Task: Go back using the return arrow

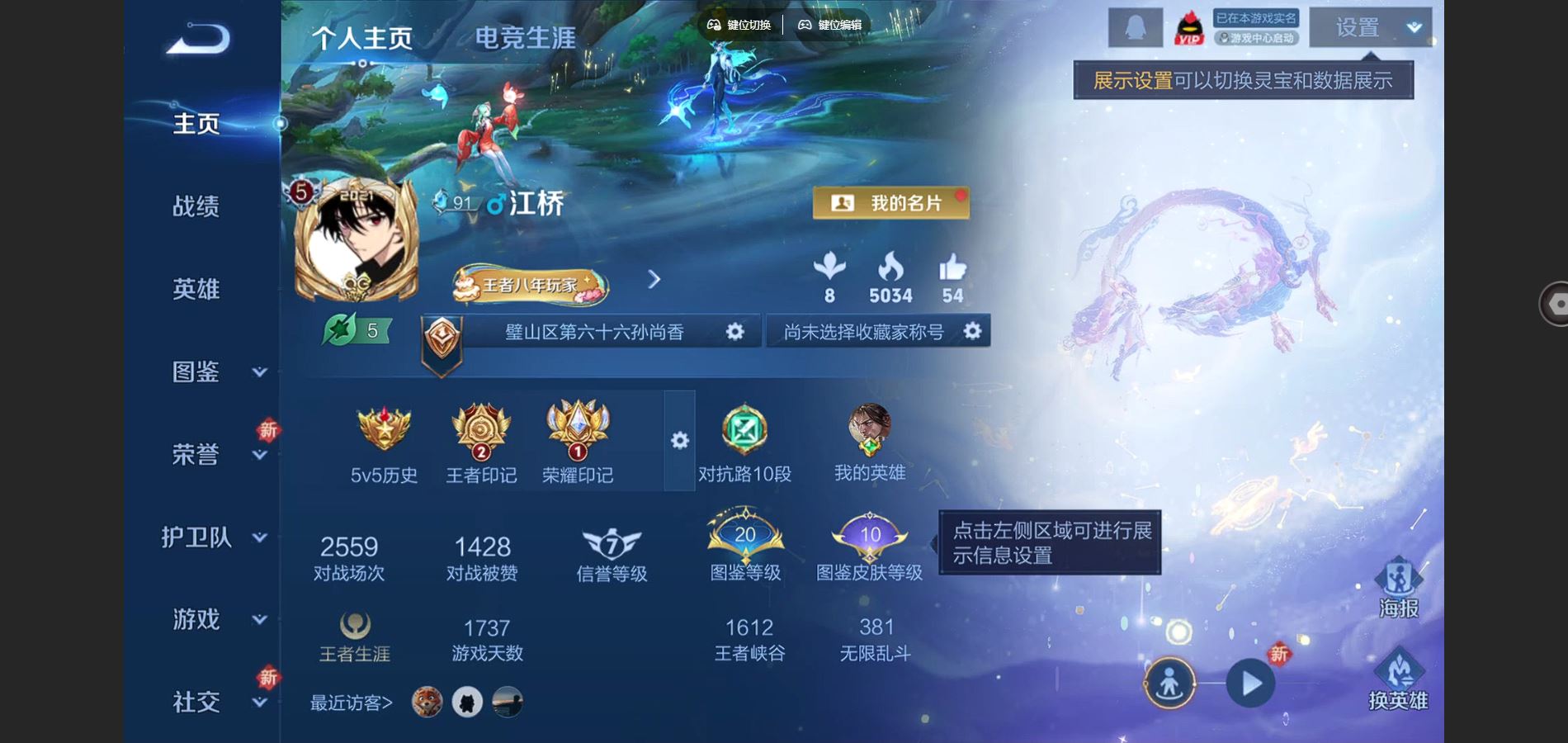Action: 198,39
